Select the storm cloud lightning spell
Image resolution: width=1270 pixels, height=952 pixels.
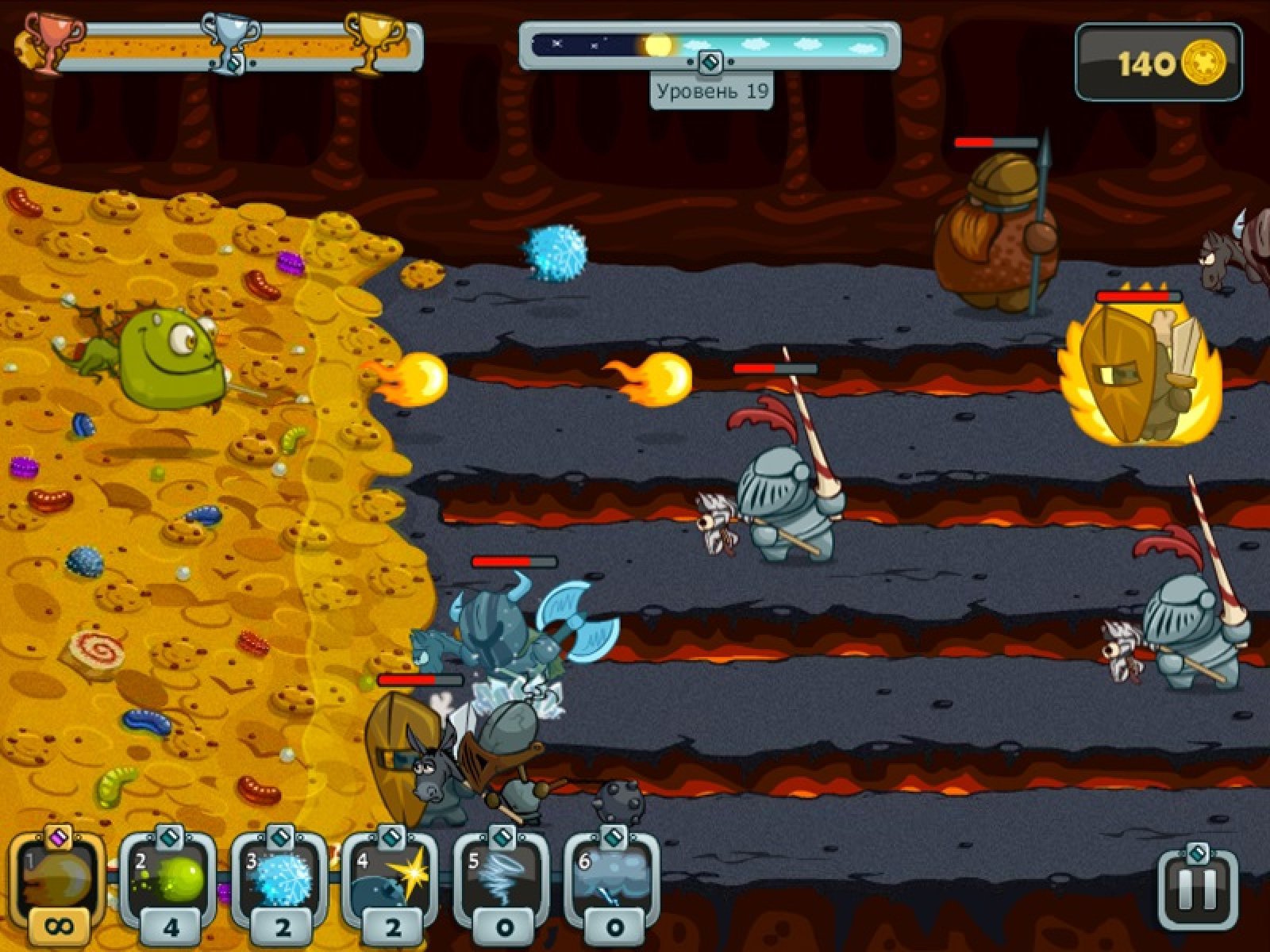[x=613, y=879]
